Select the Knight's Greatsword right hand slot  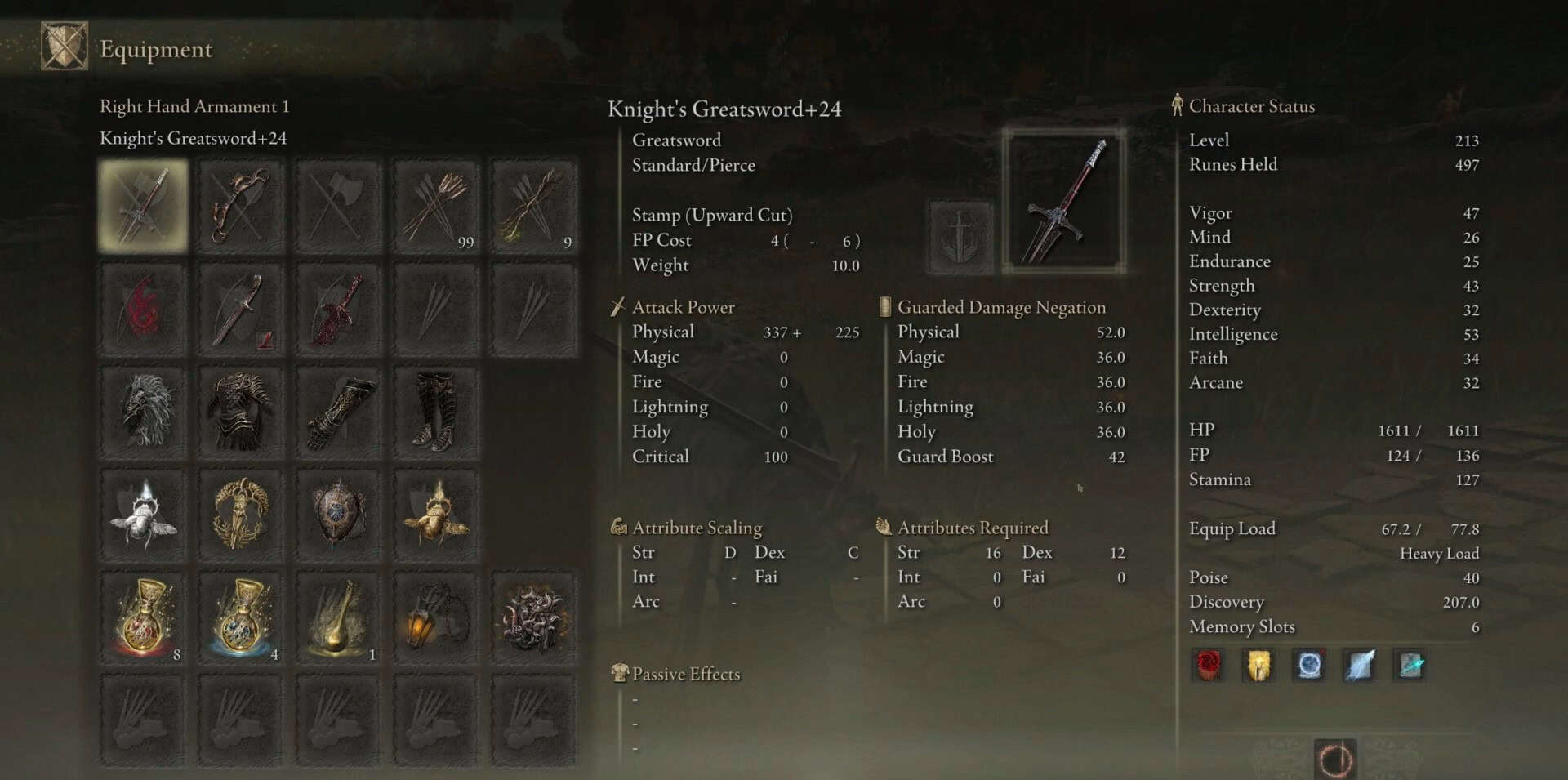point(144,206)
